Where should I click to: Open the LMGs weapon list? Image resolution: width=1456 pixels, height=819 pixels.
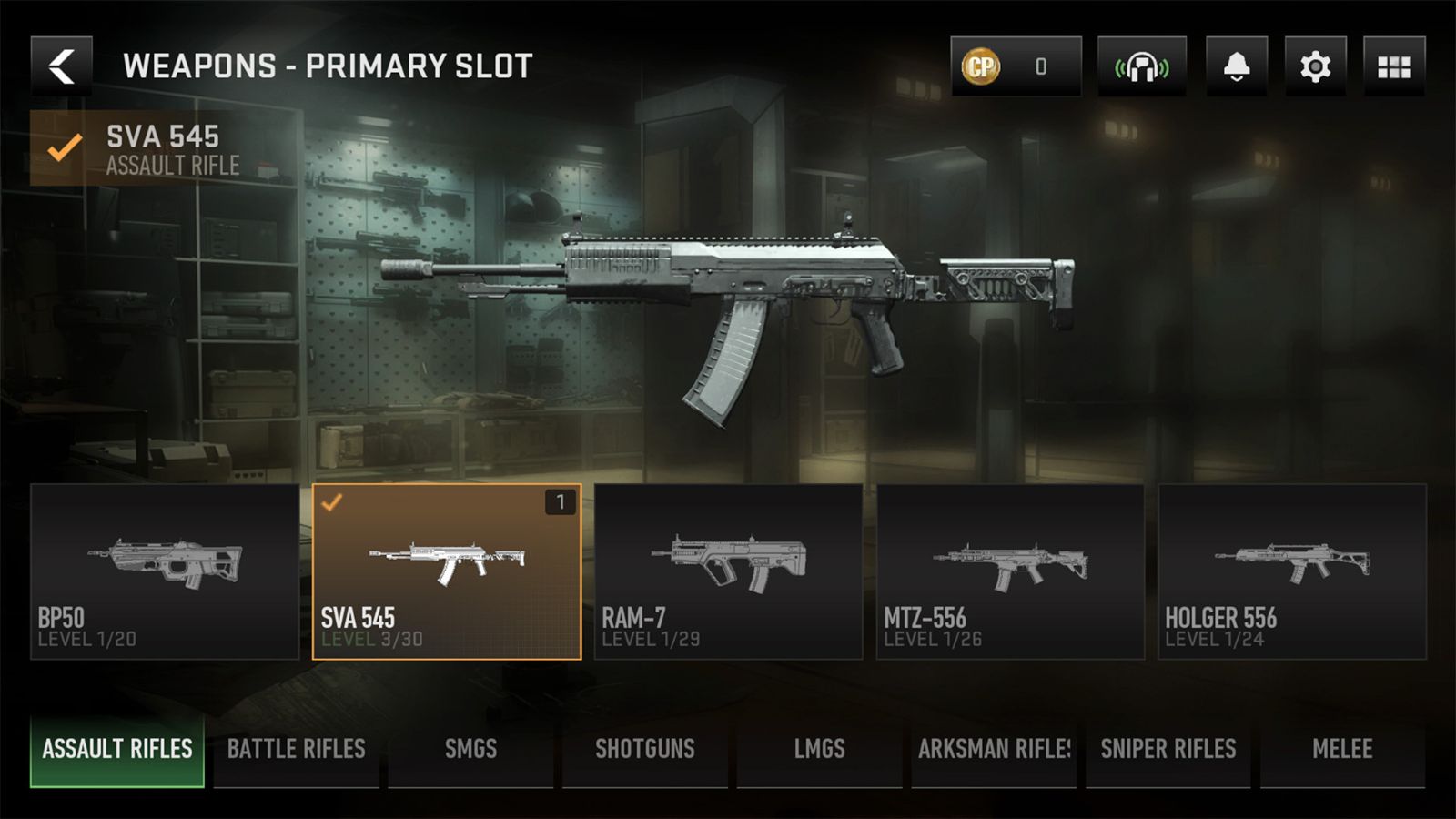pos(819,749)
